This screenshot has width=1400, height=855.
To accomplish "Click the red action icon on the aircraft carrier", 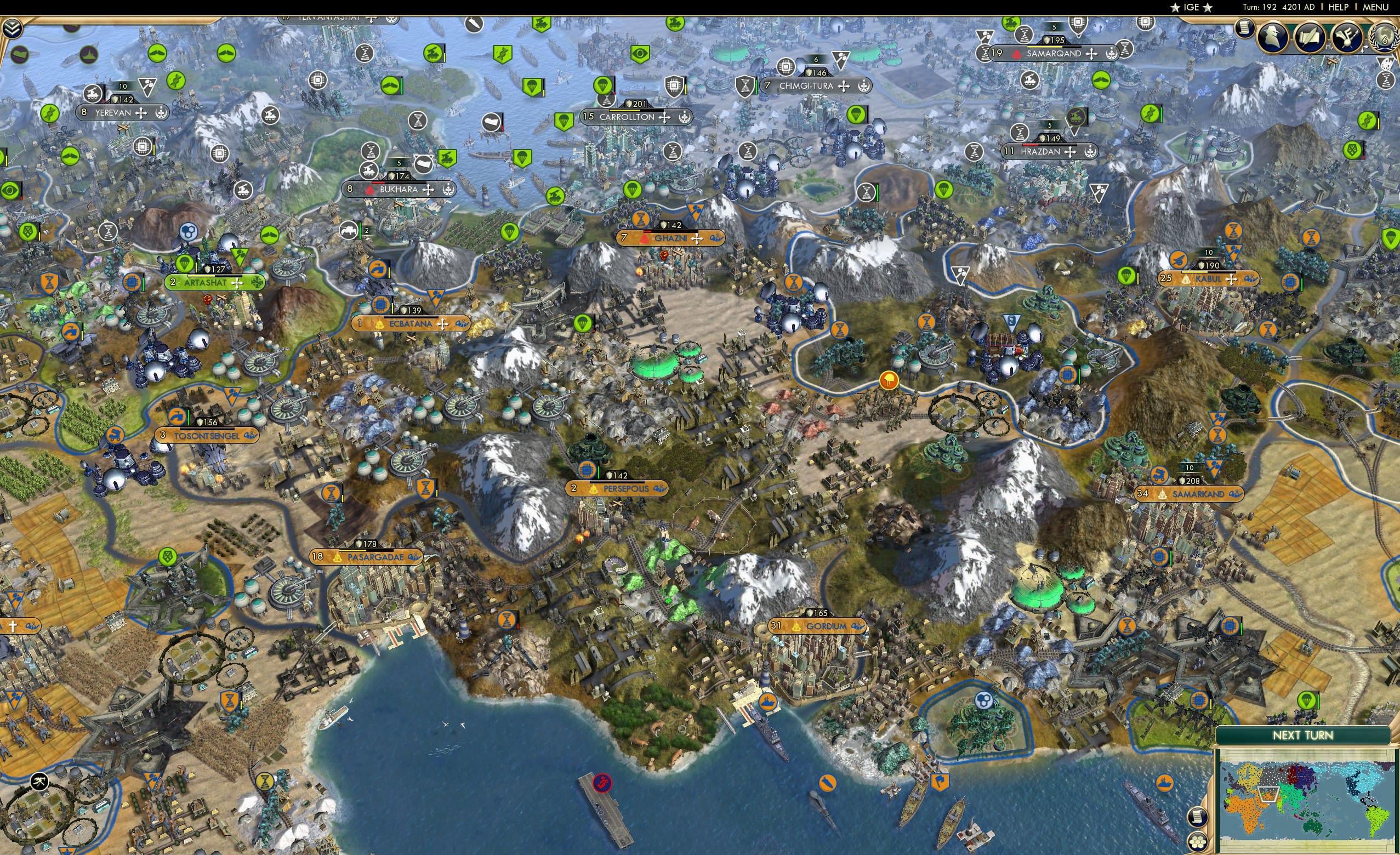I will click(603, 783).
